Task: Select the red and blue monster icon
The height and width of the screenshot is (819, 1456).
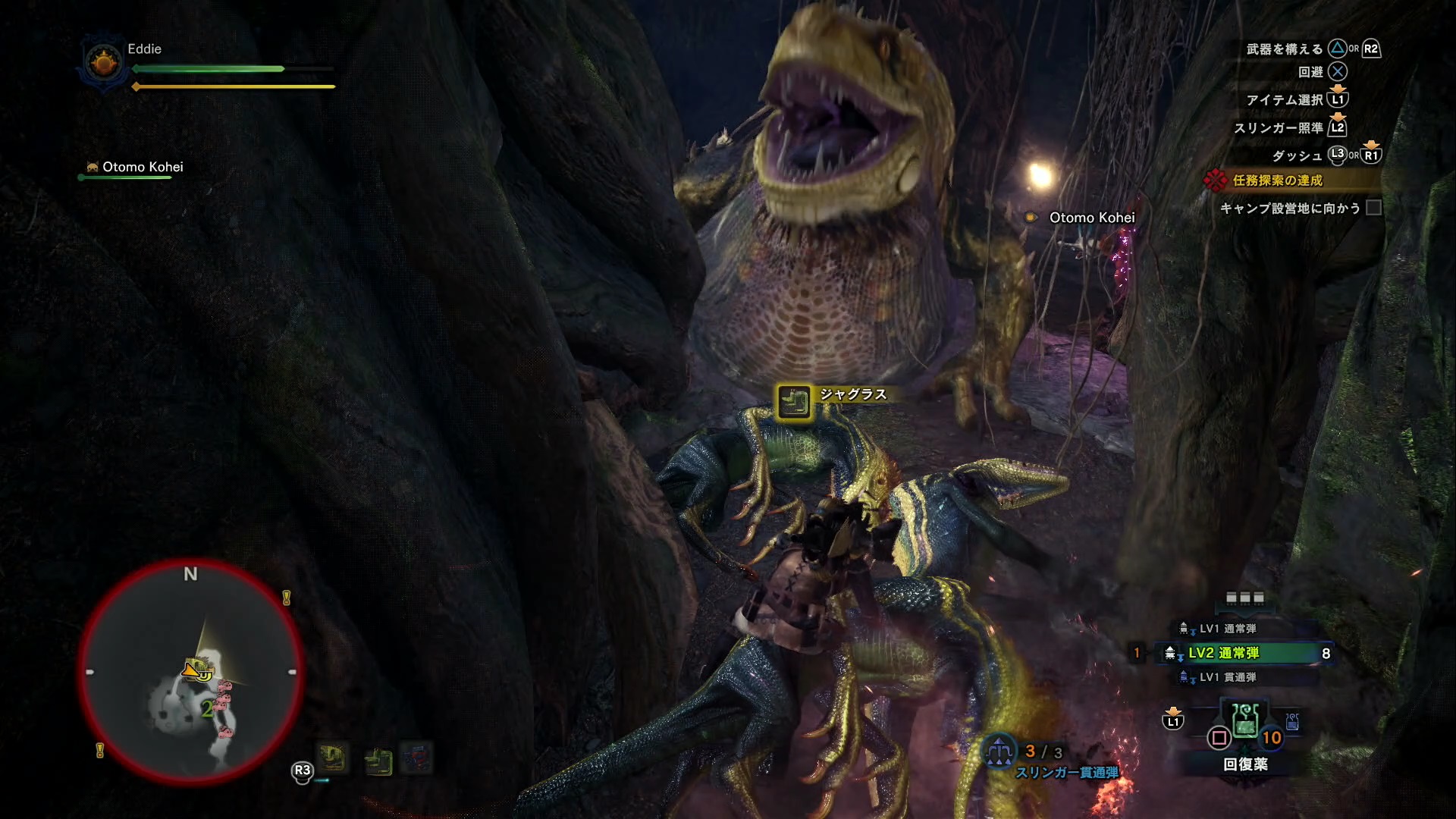Action: (416, 758)
